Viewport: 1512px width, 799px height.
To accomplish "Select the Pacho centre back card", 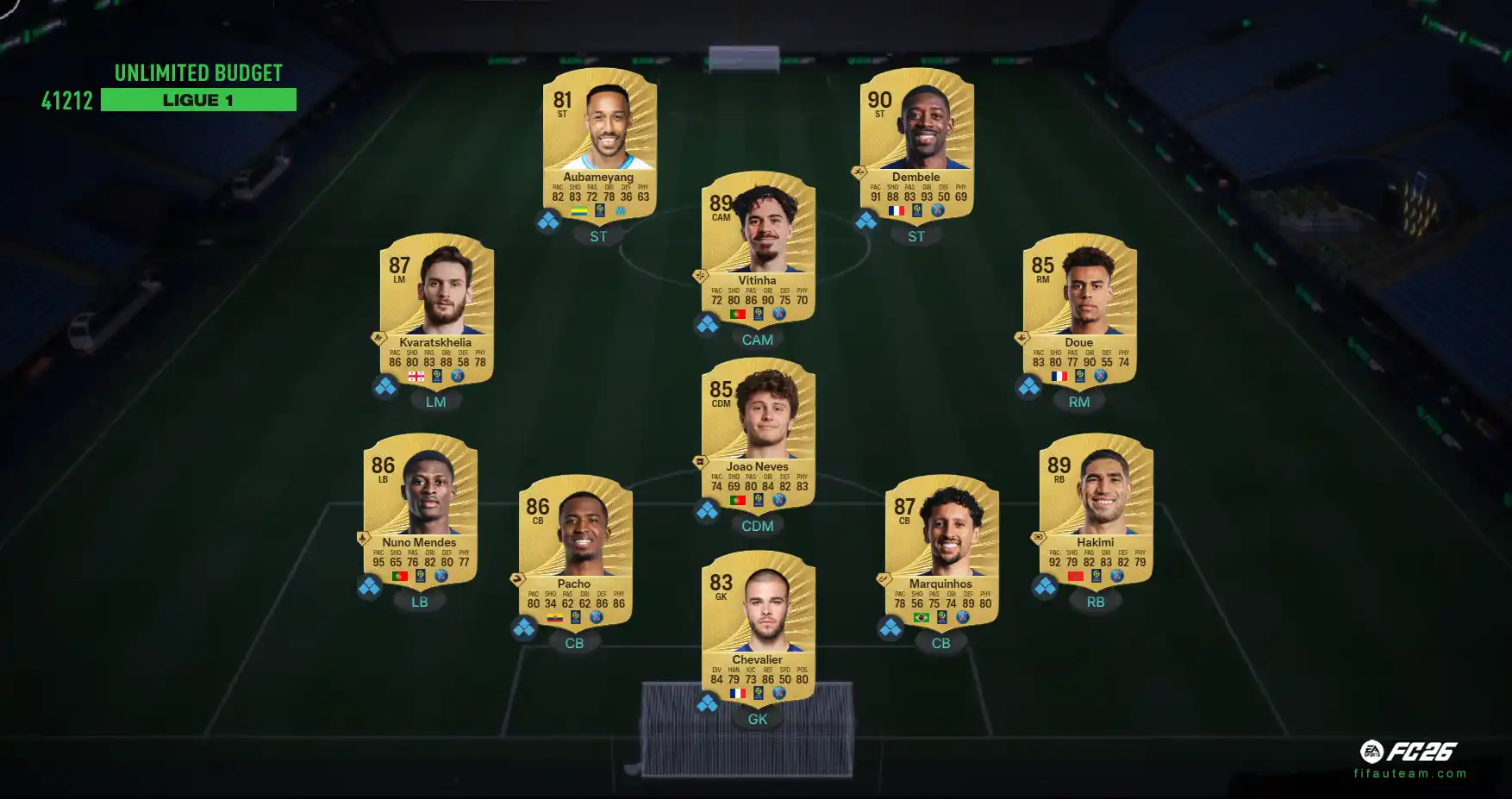I will pos(575,549).
